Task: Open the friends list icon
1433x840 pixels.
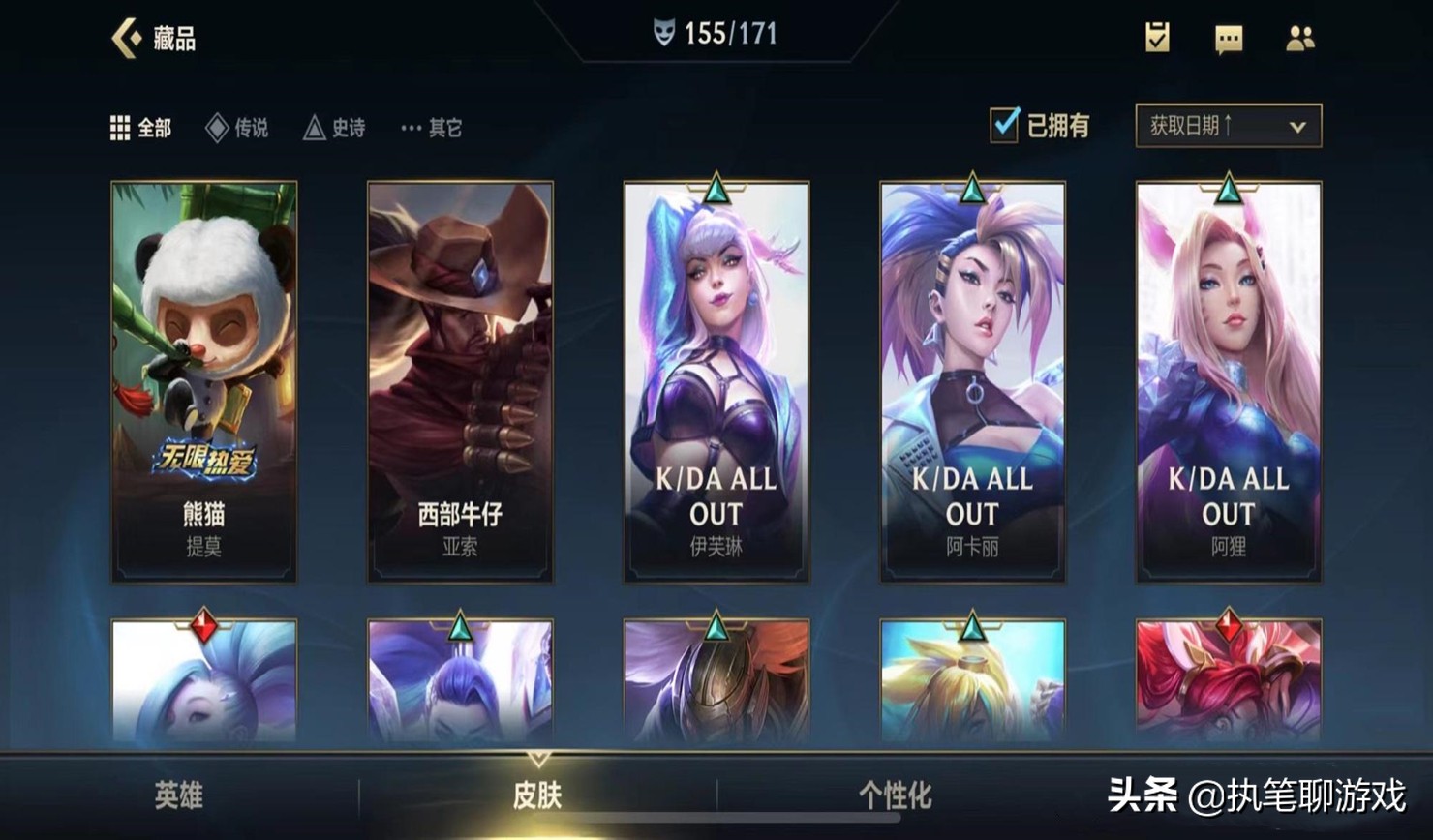Action: tap(1299, 38)
